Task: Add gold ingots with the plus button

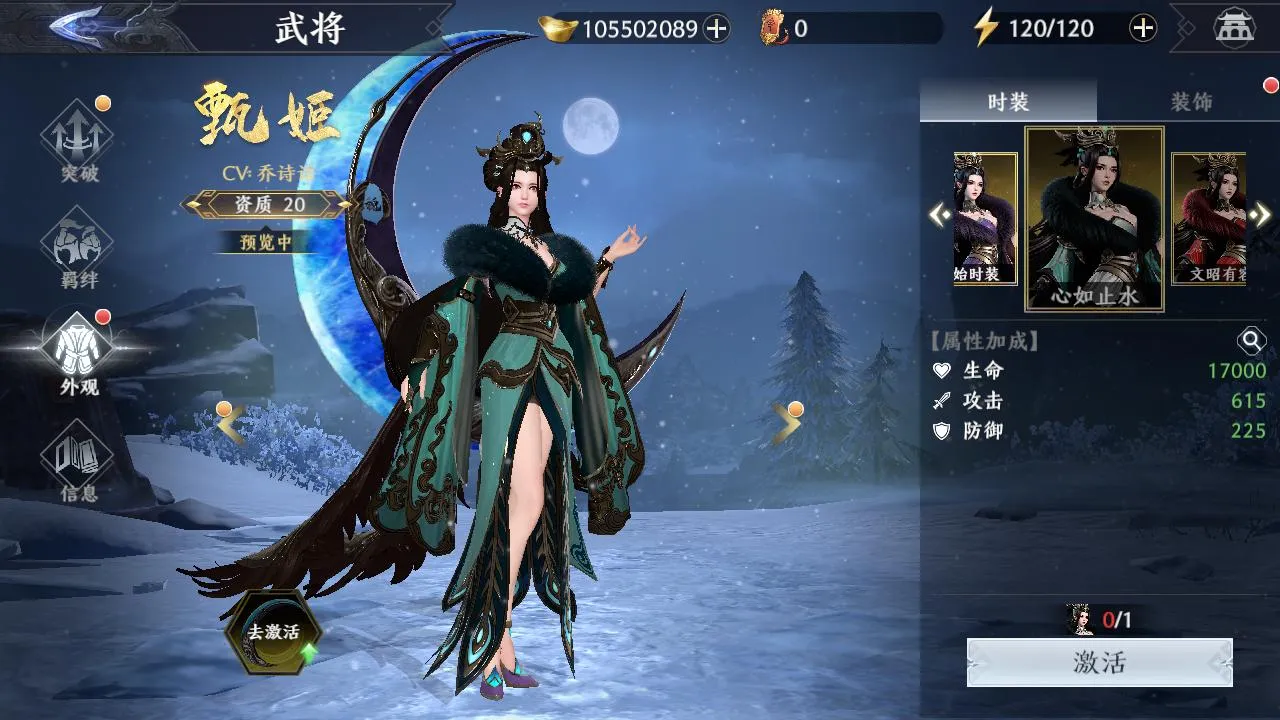Action: 716,29
